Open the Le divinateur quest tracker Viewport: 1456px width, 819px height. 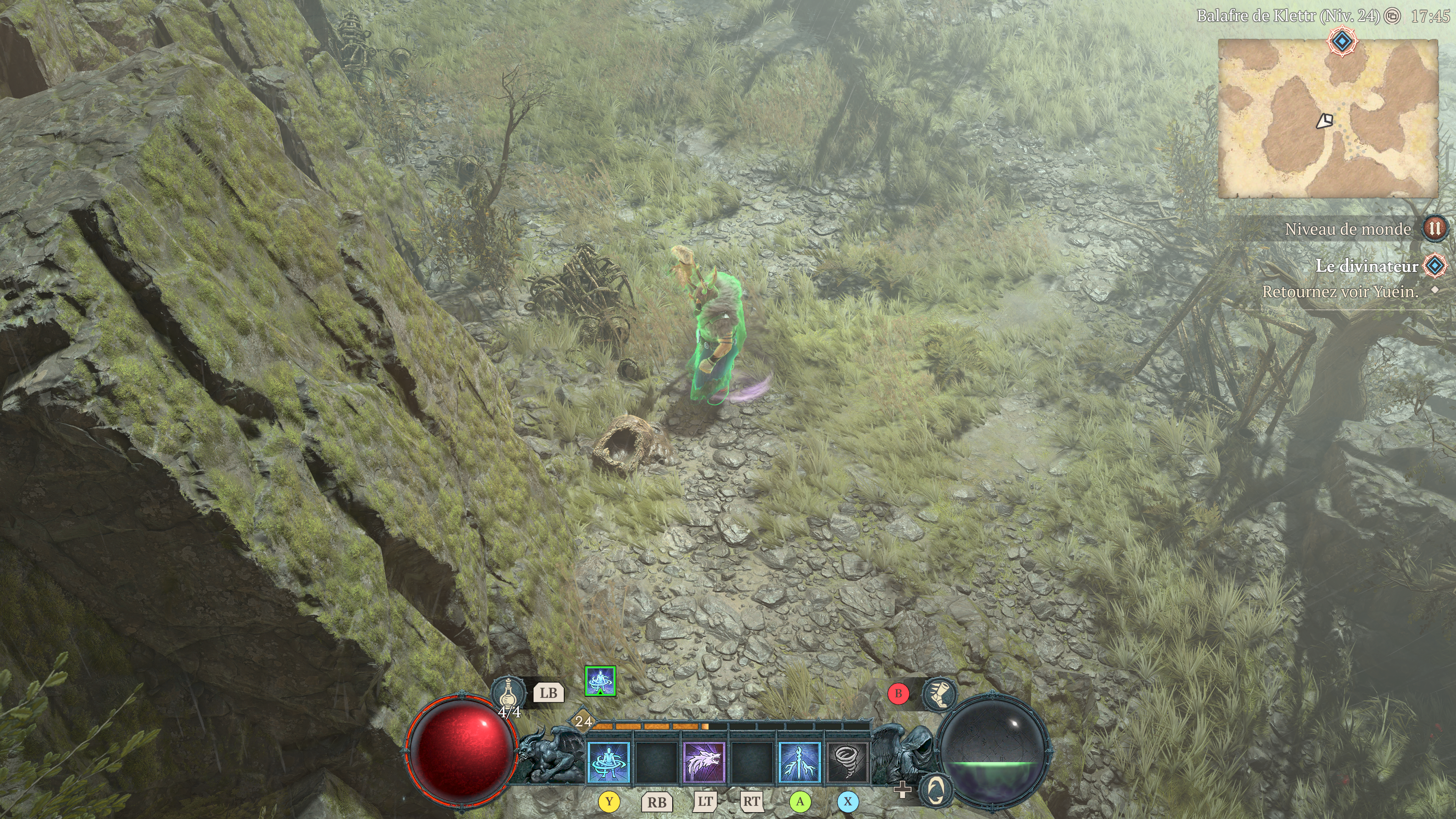1367,266
